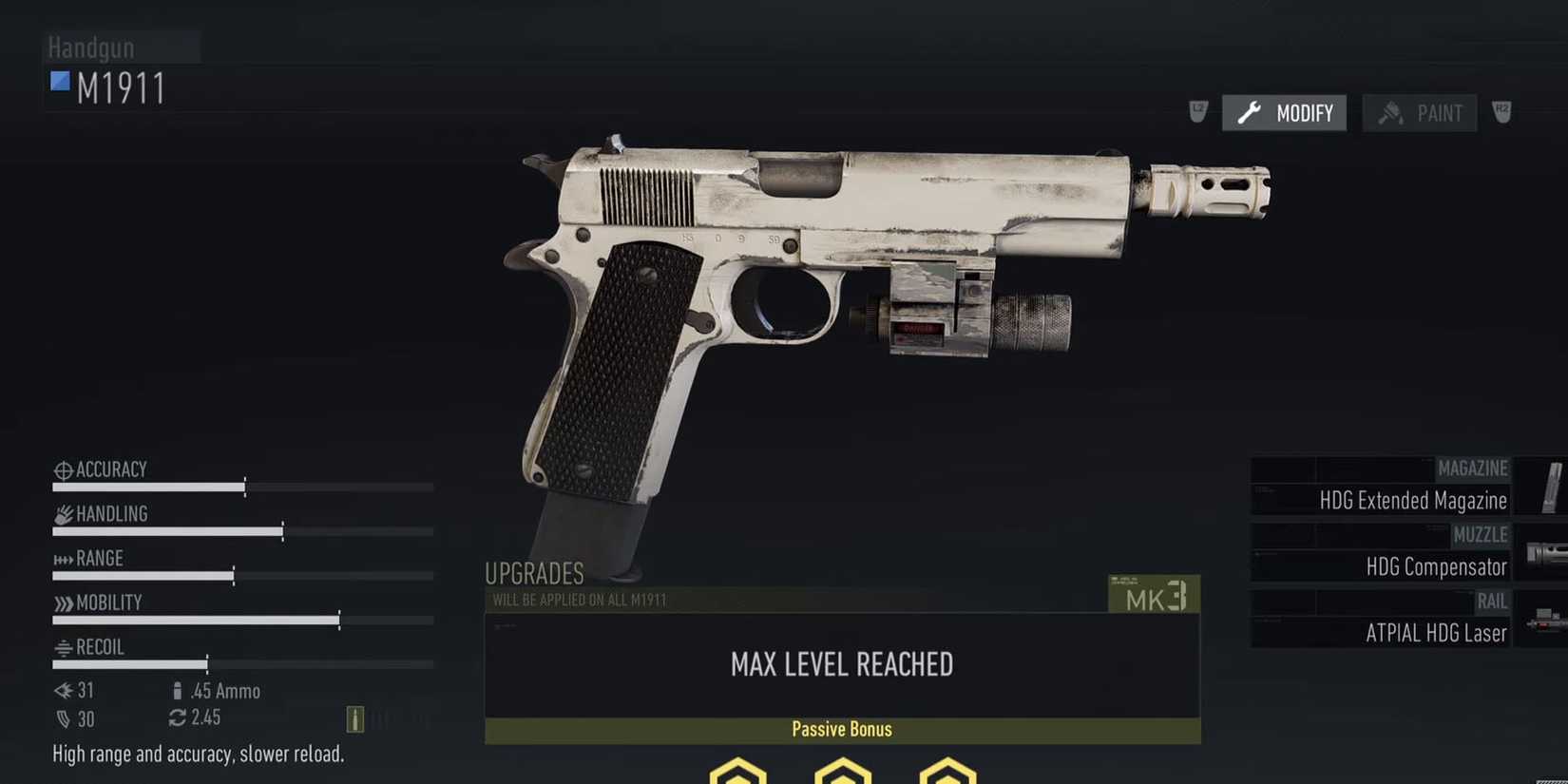Click the .45 Ammo bullet icon

coord(179,690)
